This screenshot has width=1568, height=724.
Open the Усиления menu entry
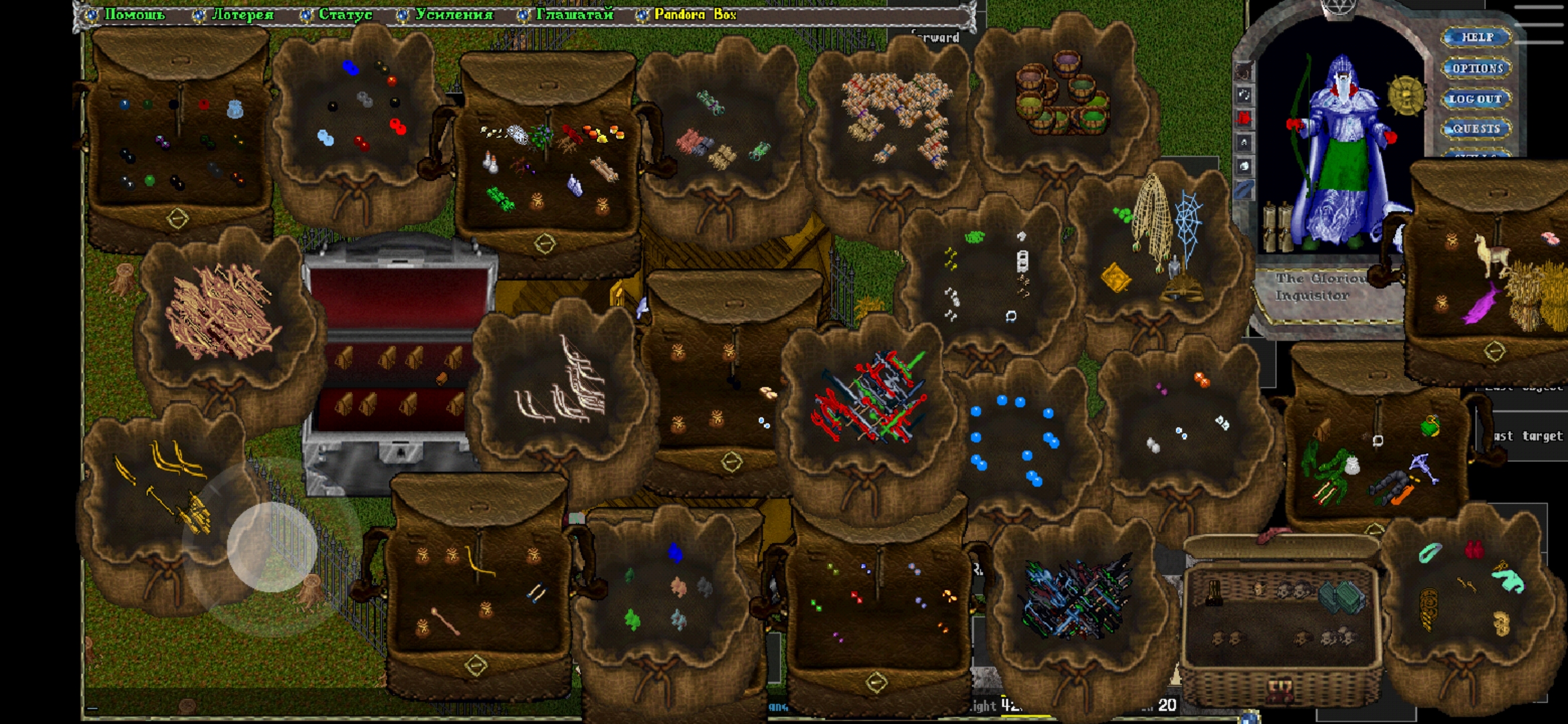(454, 14)
